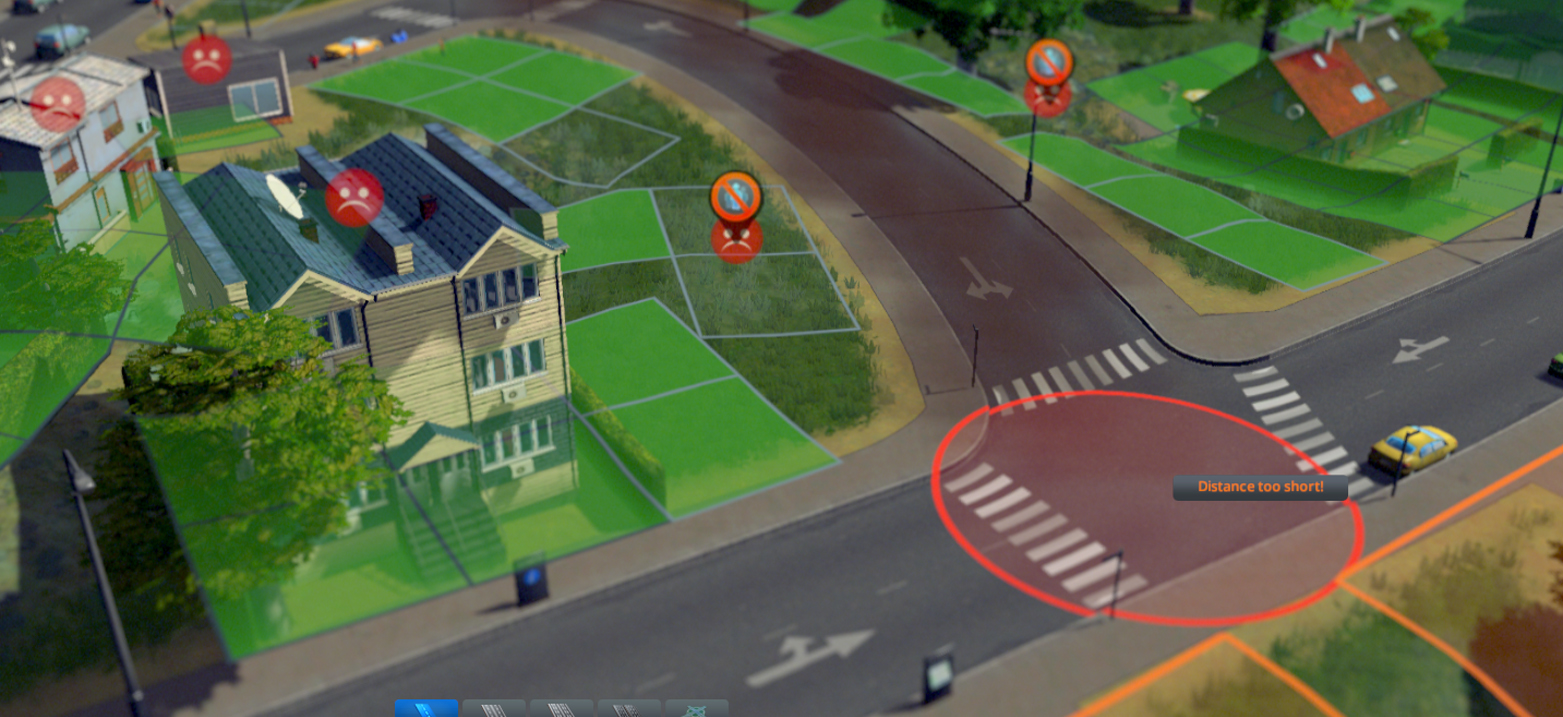Viewport: 1563px width, 717px height.
Task: Select the highlighted blue small roads tab
Action: (x=426, y=708)
